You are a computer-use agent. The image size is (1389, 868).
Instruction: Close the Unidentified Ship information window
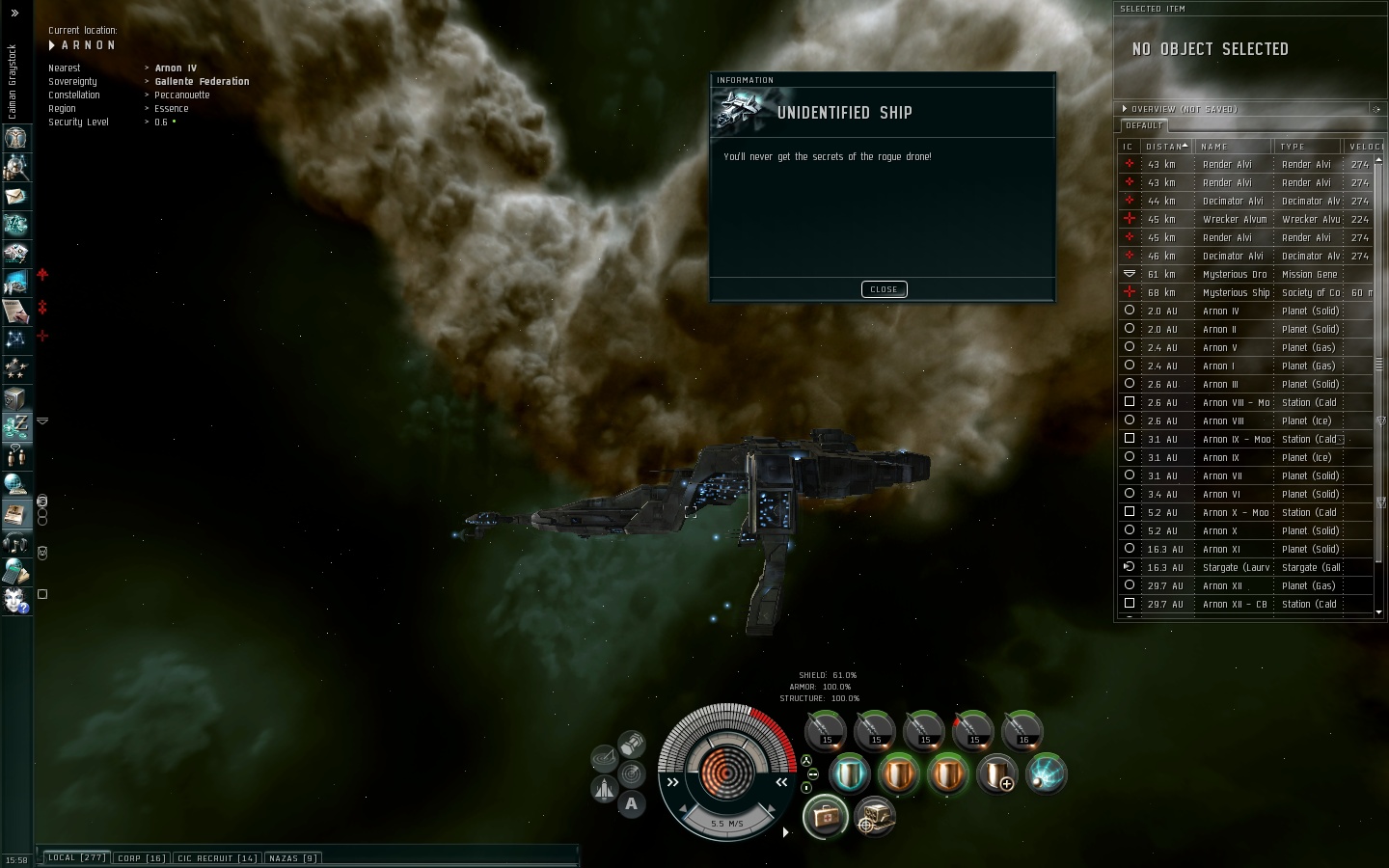(x=884, y=289)
